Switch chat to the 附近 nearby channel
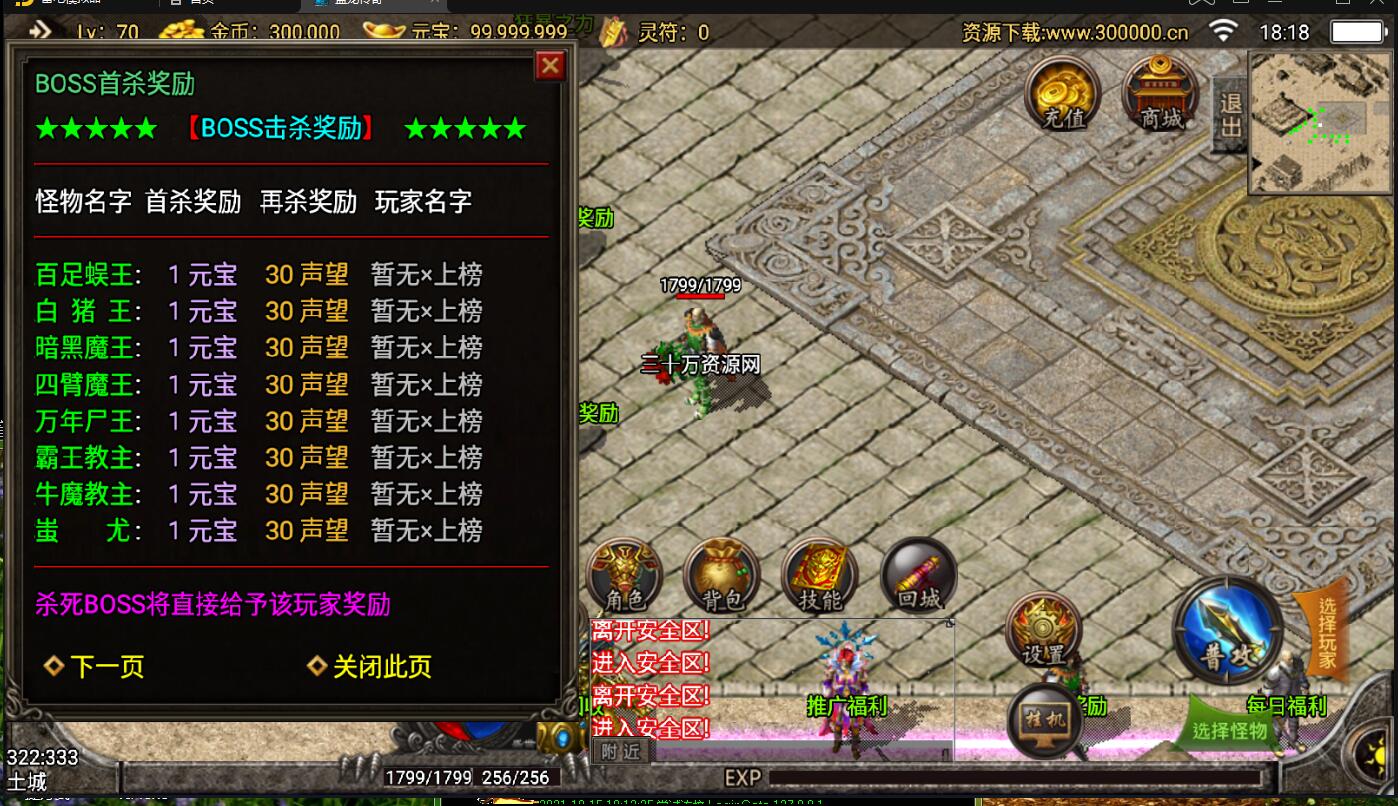This screenshot has height=806, width=1398. click(x=620, y=751)
